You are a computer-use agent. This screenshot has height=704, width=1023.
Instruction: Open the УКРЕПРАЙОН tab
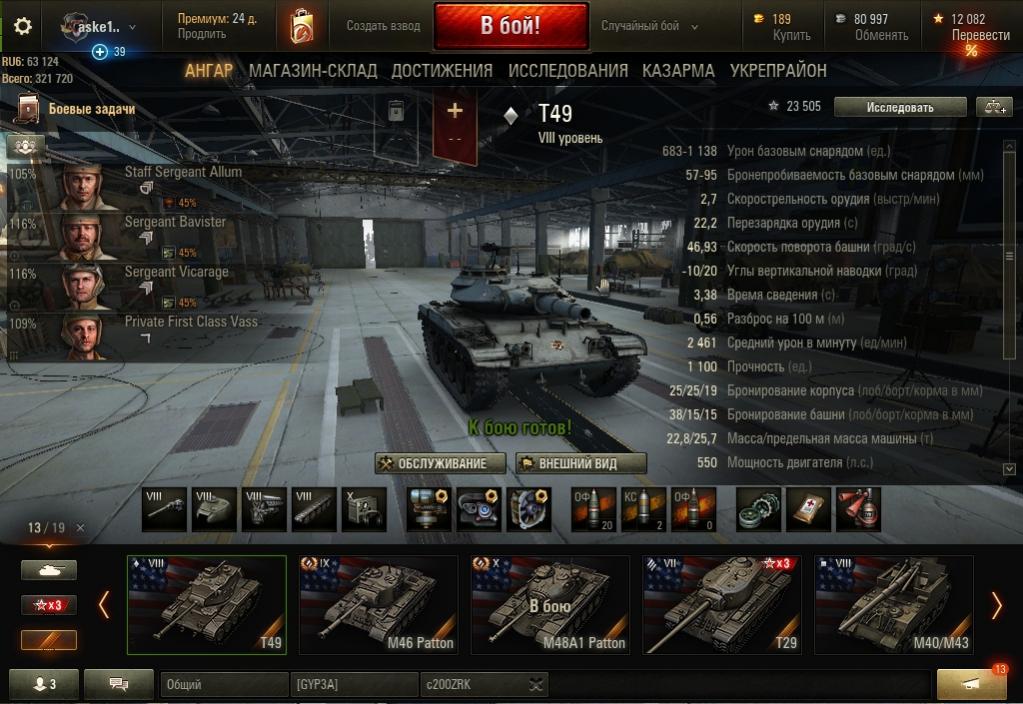coord(778,71)
